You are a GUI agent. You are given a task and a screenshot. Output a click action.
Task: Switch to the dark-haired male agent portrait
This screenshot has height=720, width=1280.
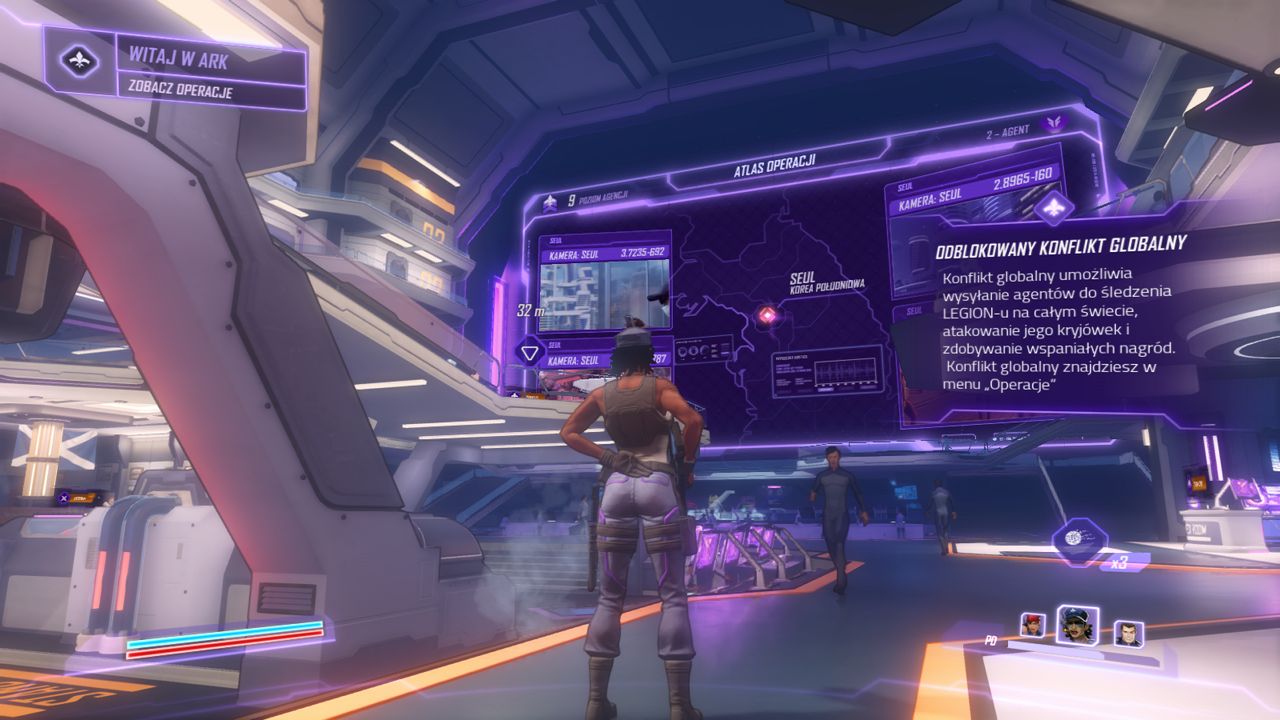coord(1128,634)
